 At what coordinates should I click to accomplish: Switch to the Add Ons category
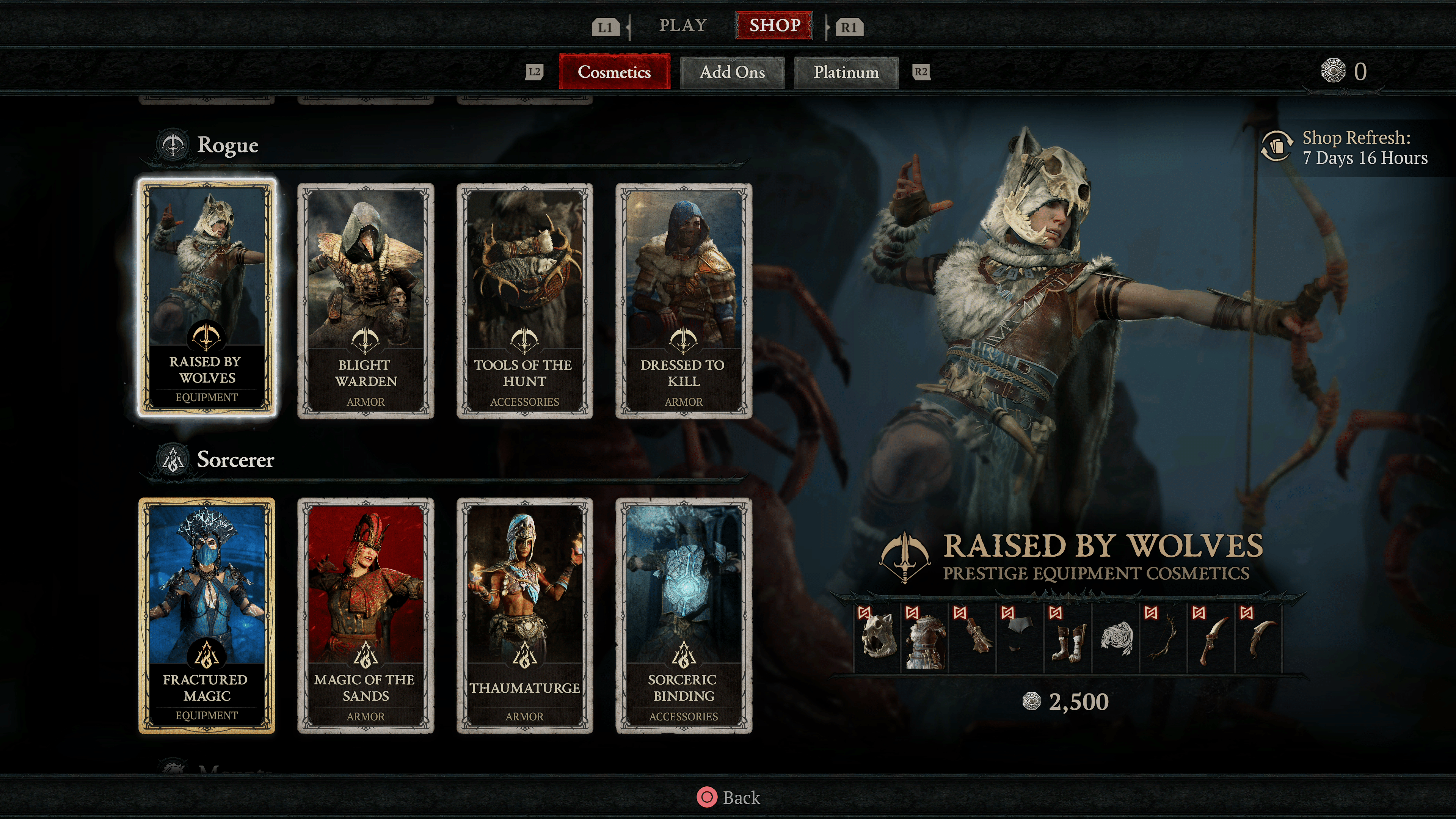click(x=732, y=72)
